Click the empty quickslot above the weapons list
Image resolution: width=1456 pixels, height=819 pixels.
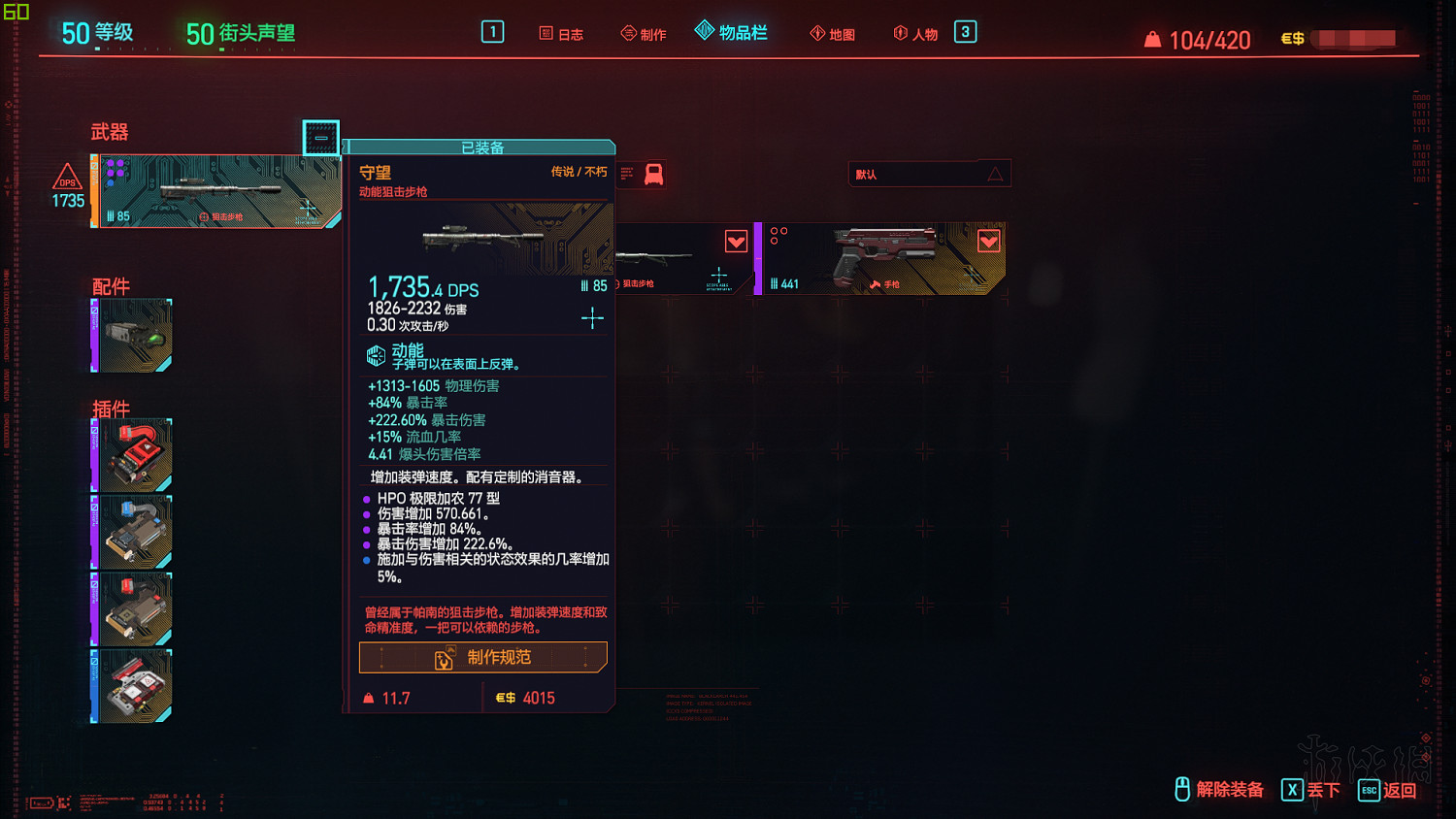(x=320, y=138)
